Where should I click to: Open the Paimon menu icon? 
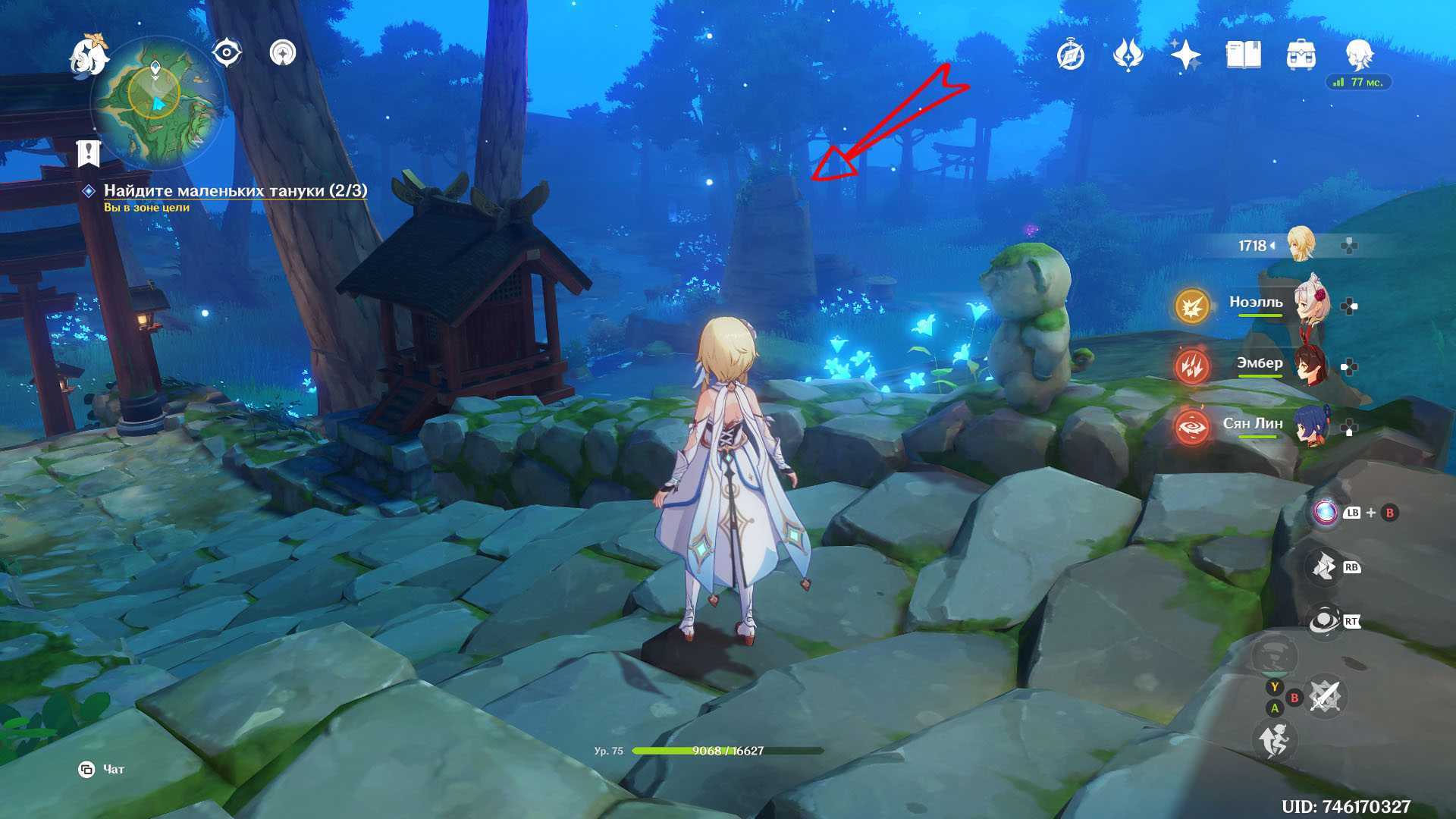pyautogui.click(x=89, y=55)
